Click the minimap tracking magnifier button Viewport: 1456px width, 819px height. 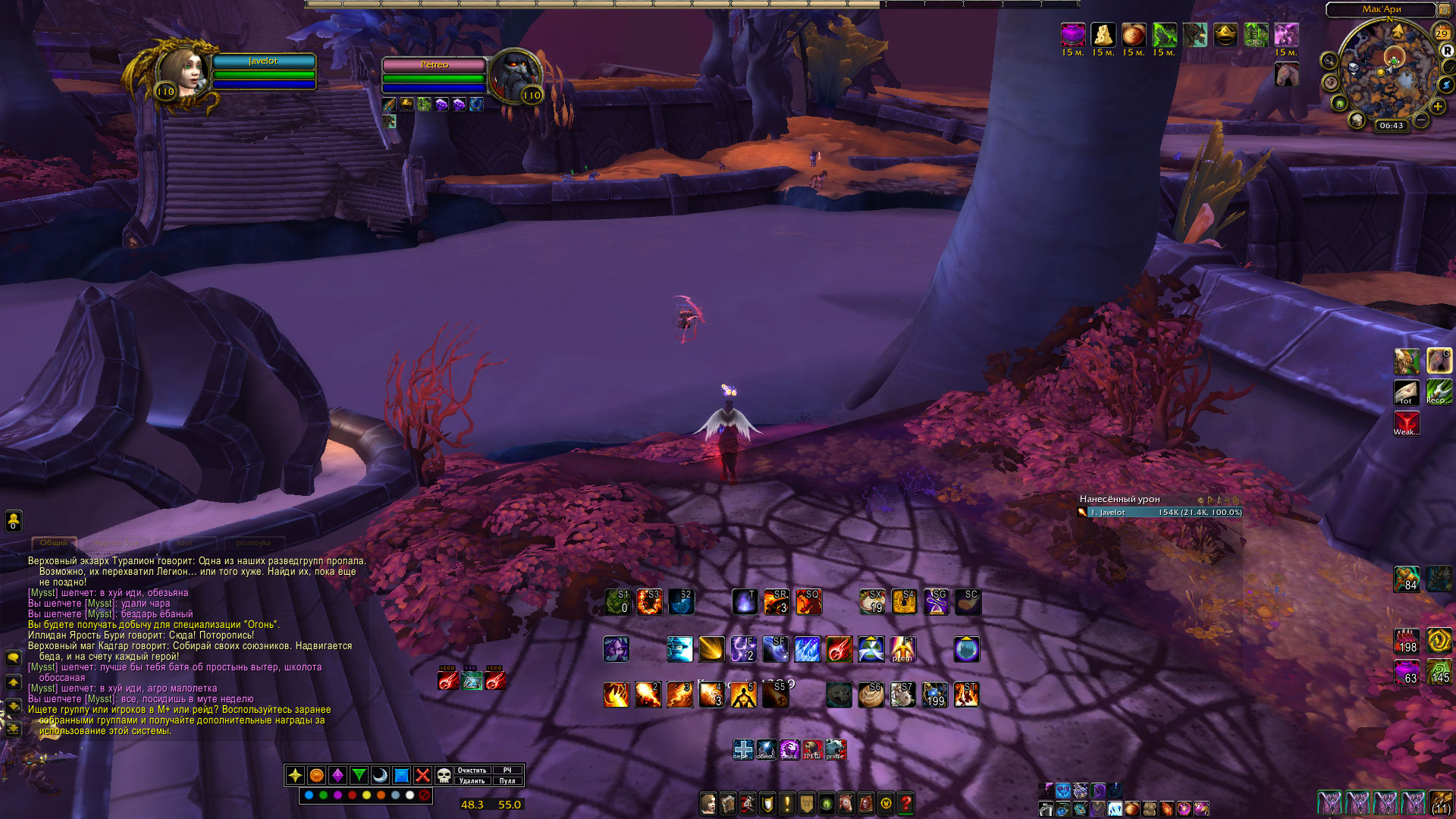tap(1329, 61)
